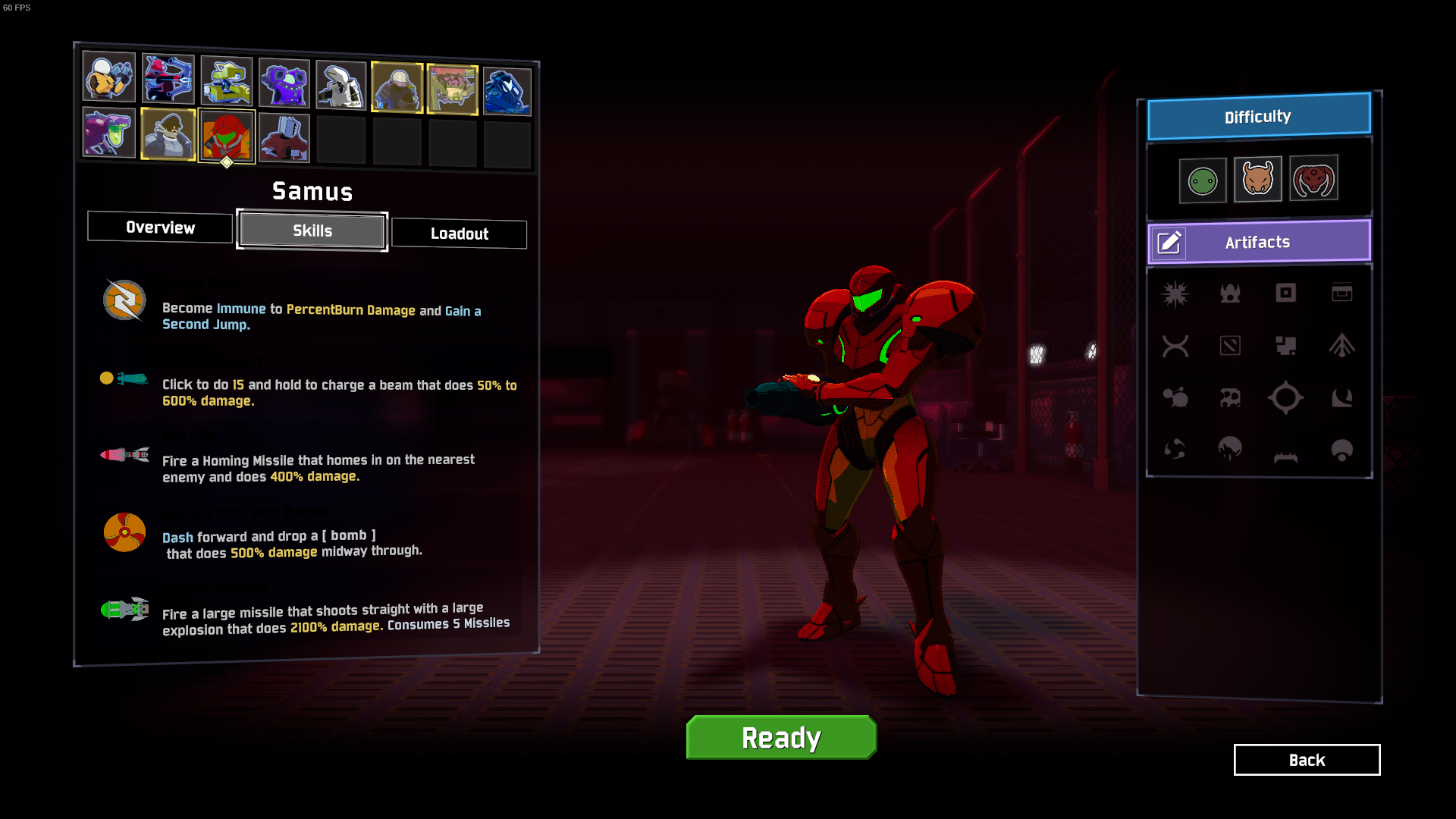The image size is (1456, 819).
Task: Click the crosshair-shaped artifact icon
Action: click(x=1286, y=397)
